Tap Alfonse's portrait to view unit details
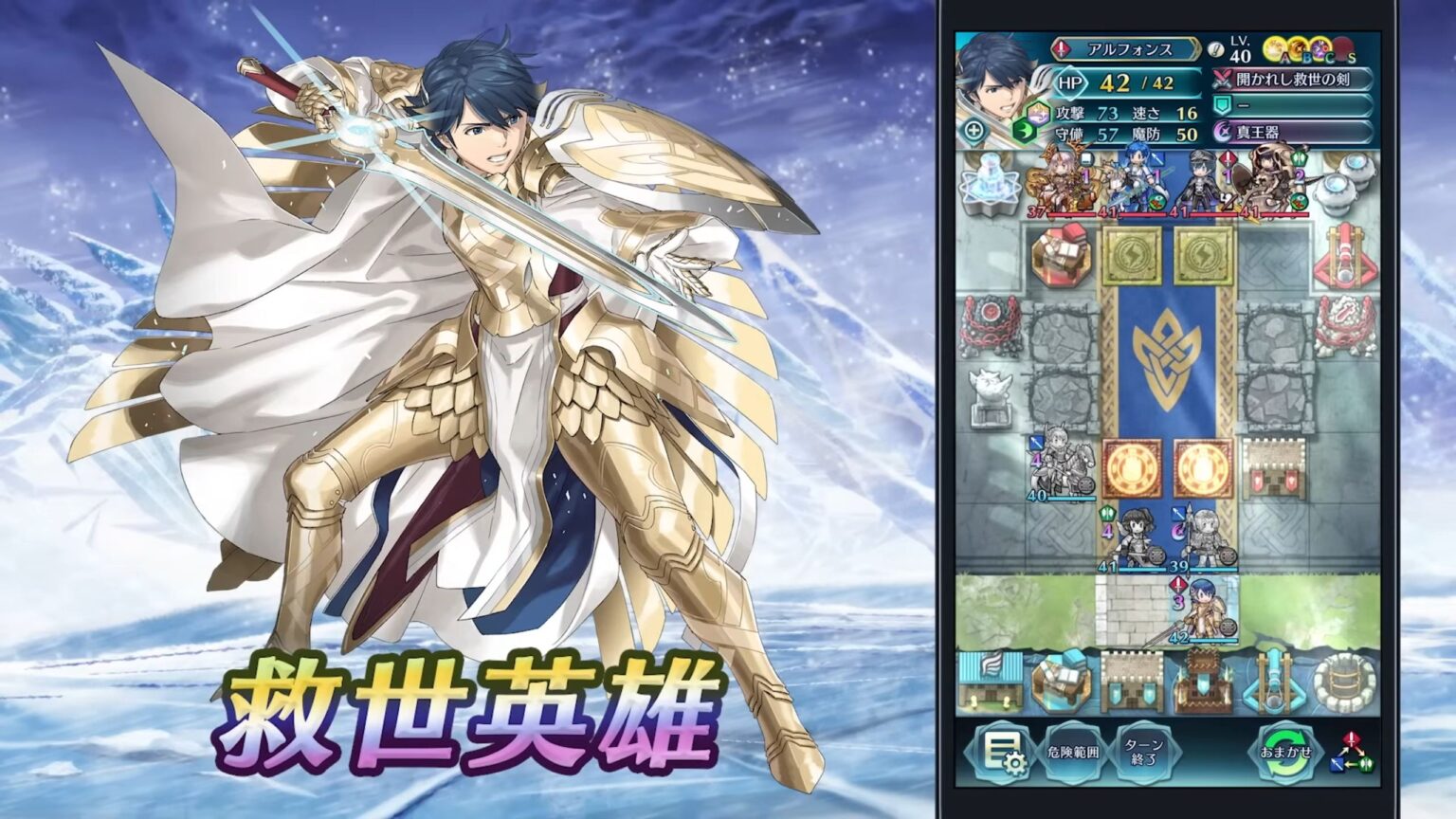This screenshot has height=819, width=1456. tap(993, 85)
